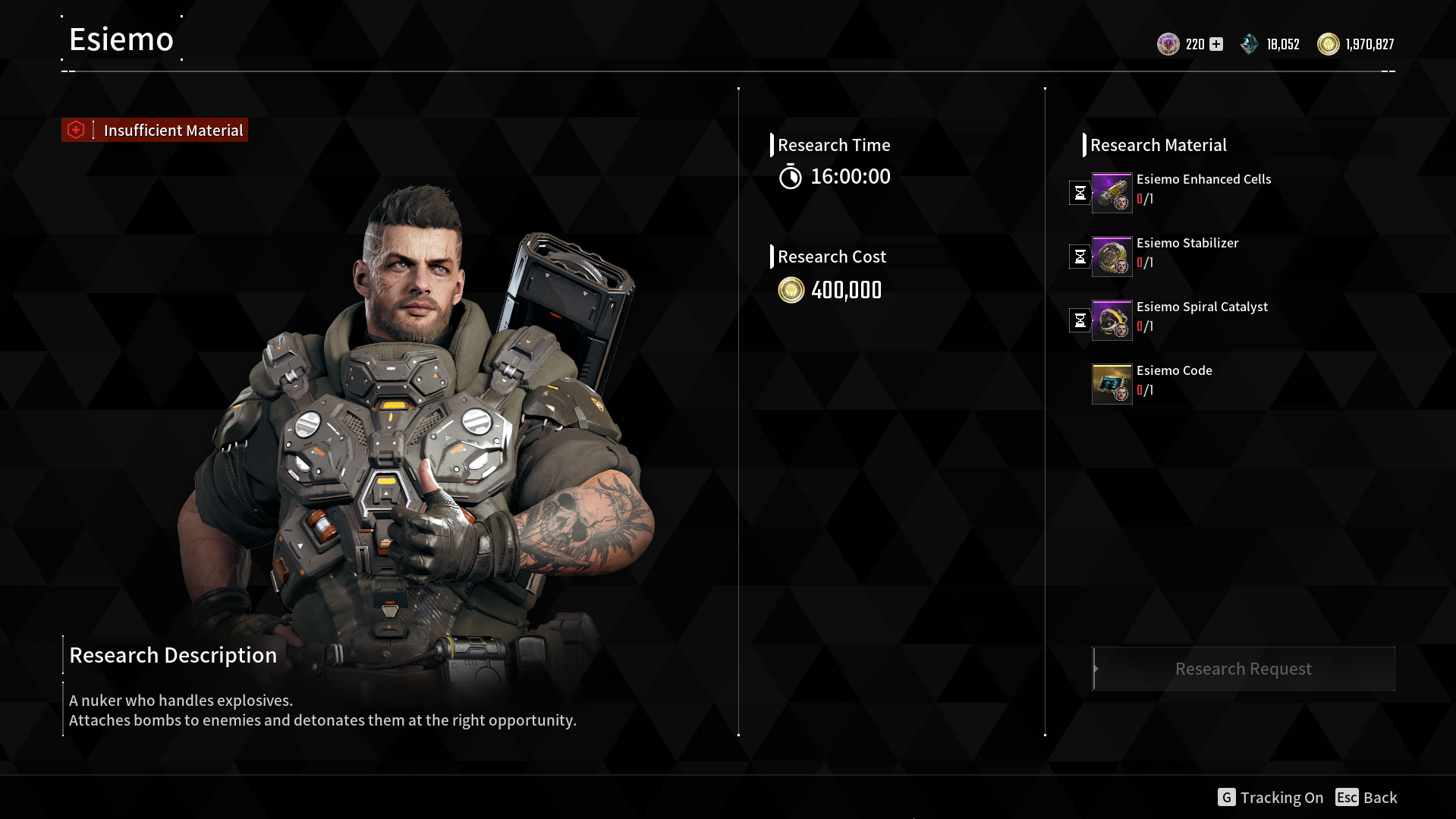This screenshot has height=819, width=1456.
Task: Click the Esiemo title header
Action: coord(121,39)
